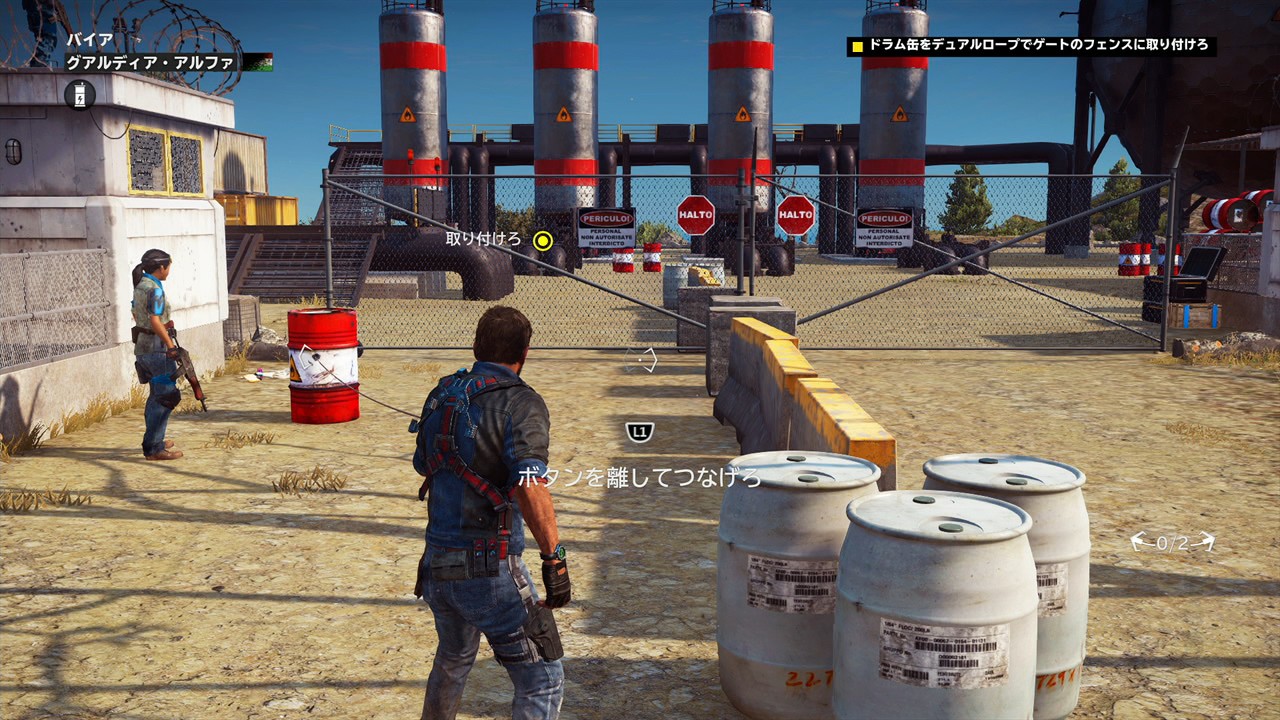Click the yellow circular attach marker
The image size is (1280, 720).
(543, 240)
